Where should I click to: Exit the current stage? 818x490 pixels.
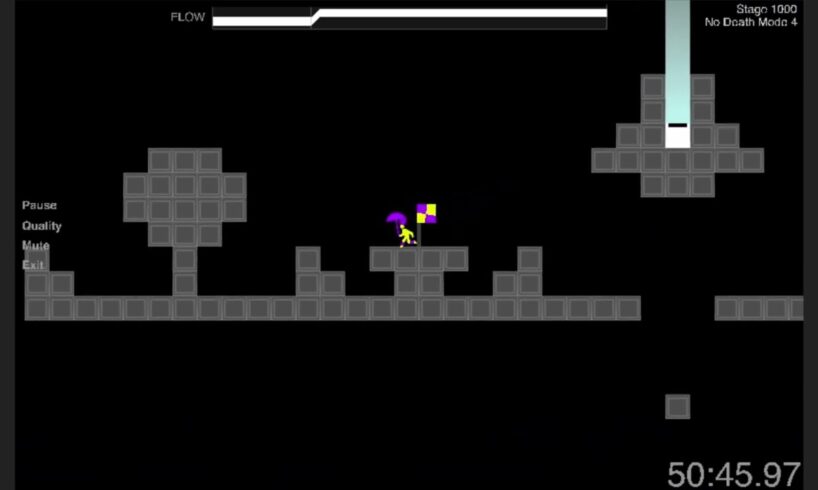point(33,265)
